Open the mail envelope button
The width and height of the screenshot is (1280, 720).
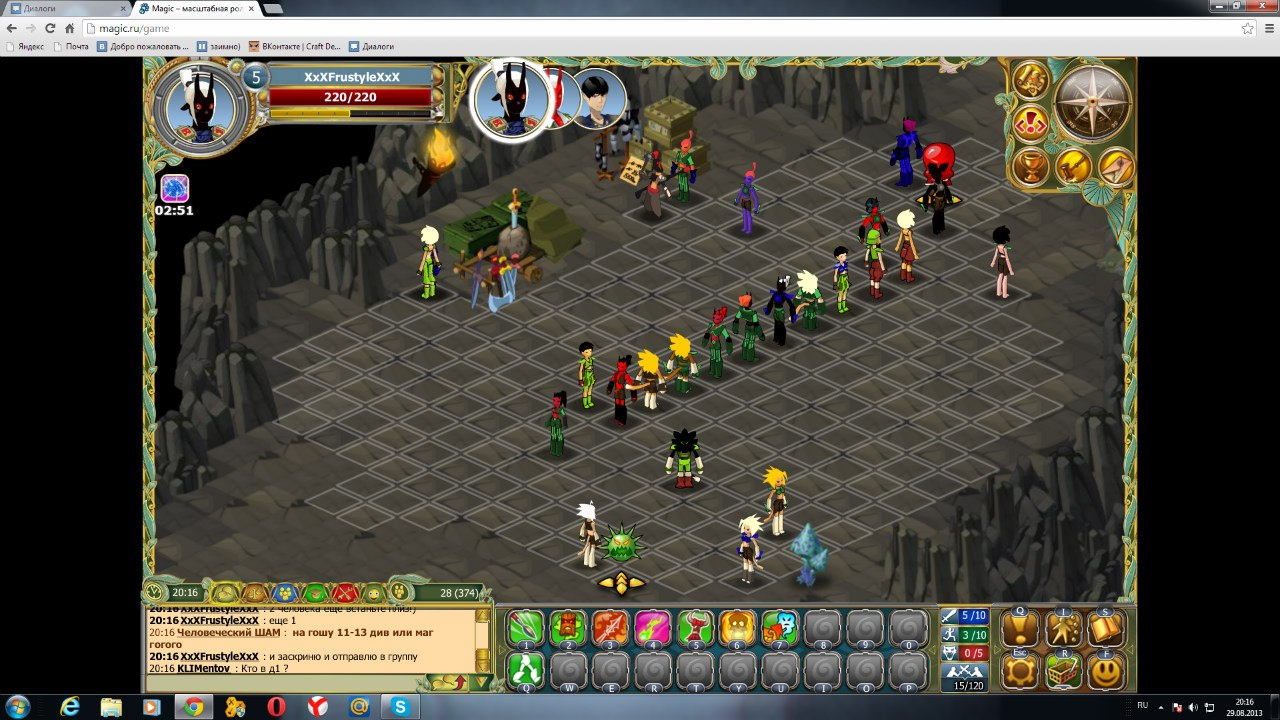[x=1115, y=166]
